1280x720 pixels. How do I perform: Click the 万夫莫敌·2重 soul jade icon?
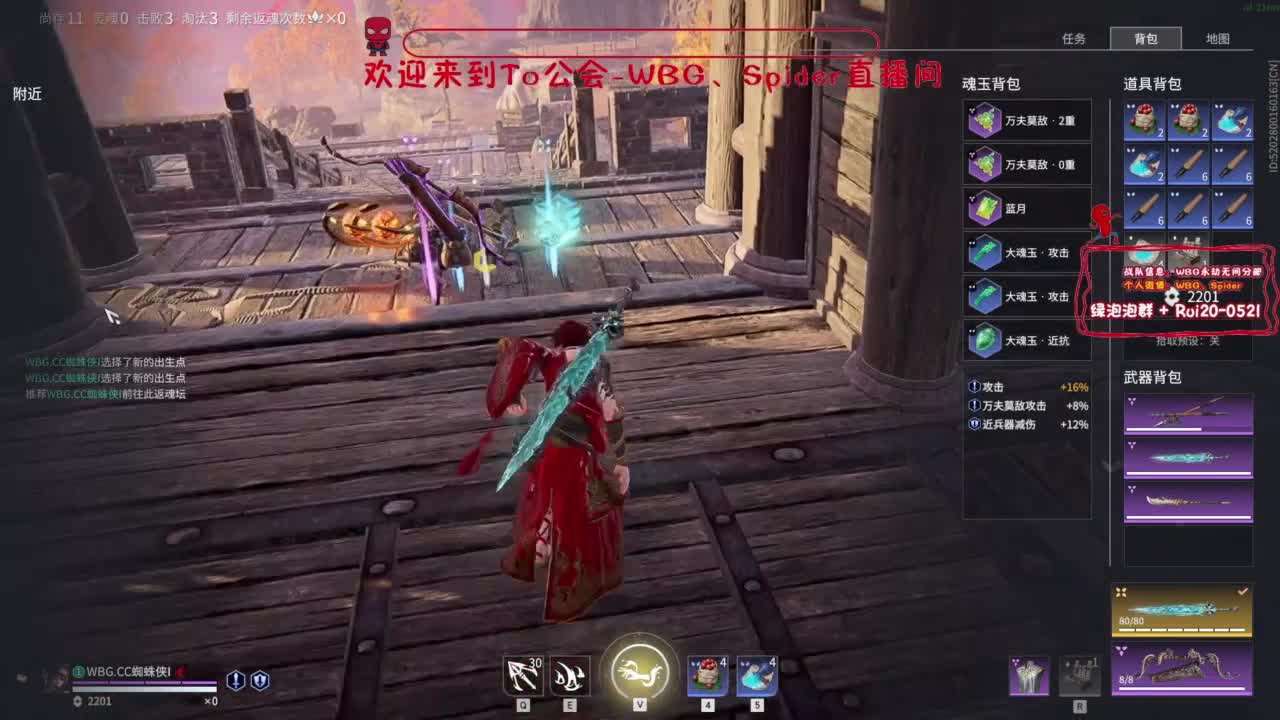985,120
